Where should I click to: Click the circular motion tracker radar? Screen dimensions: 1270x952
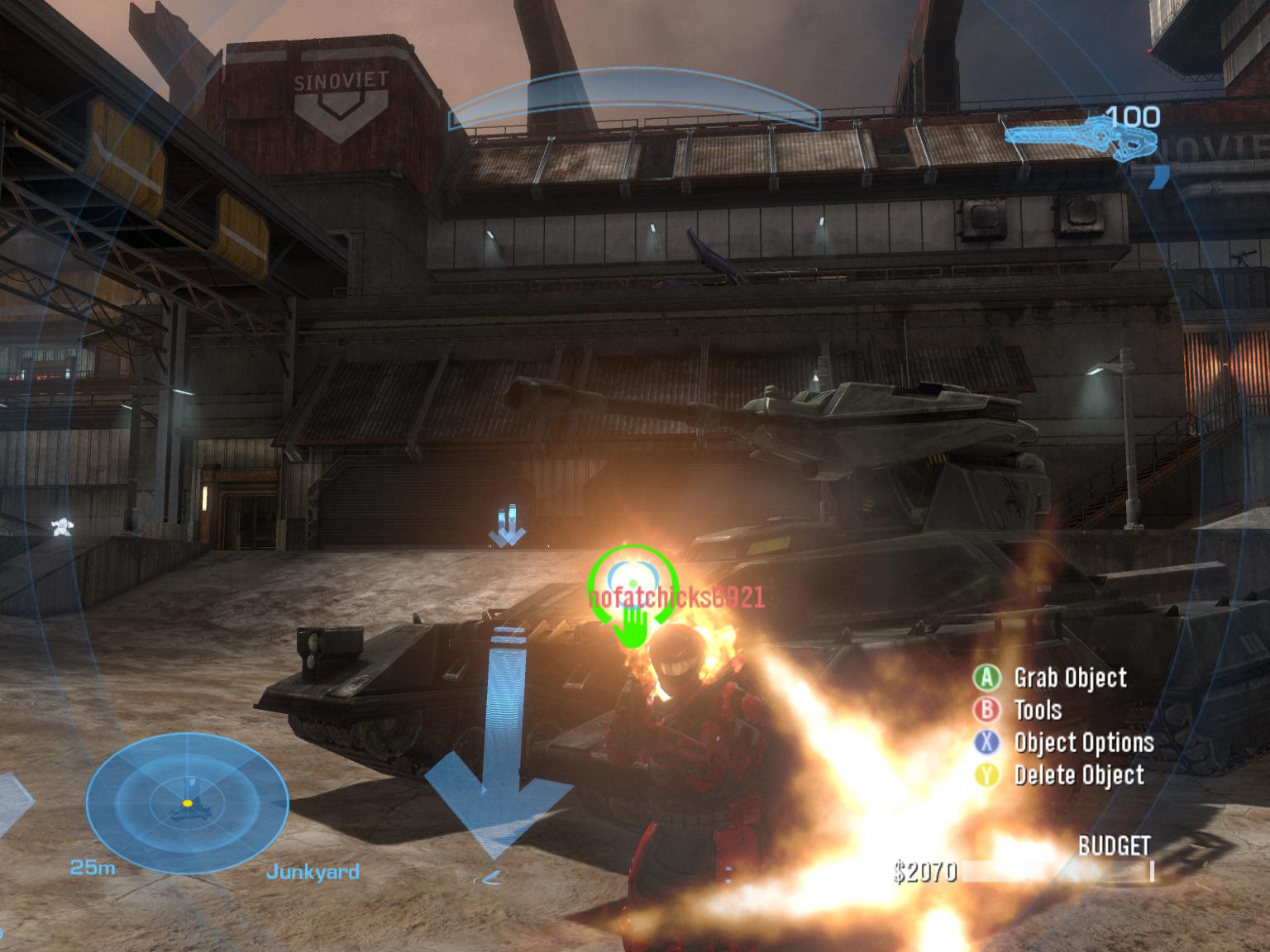coord(188,802)
